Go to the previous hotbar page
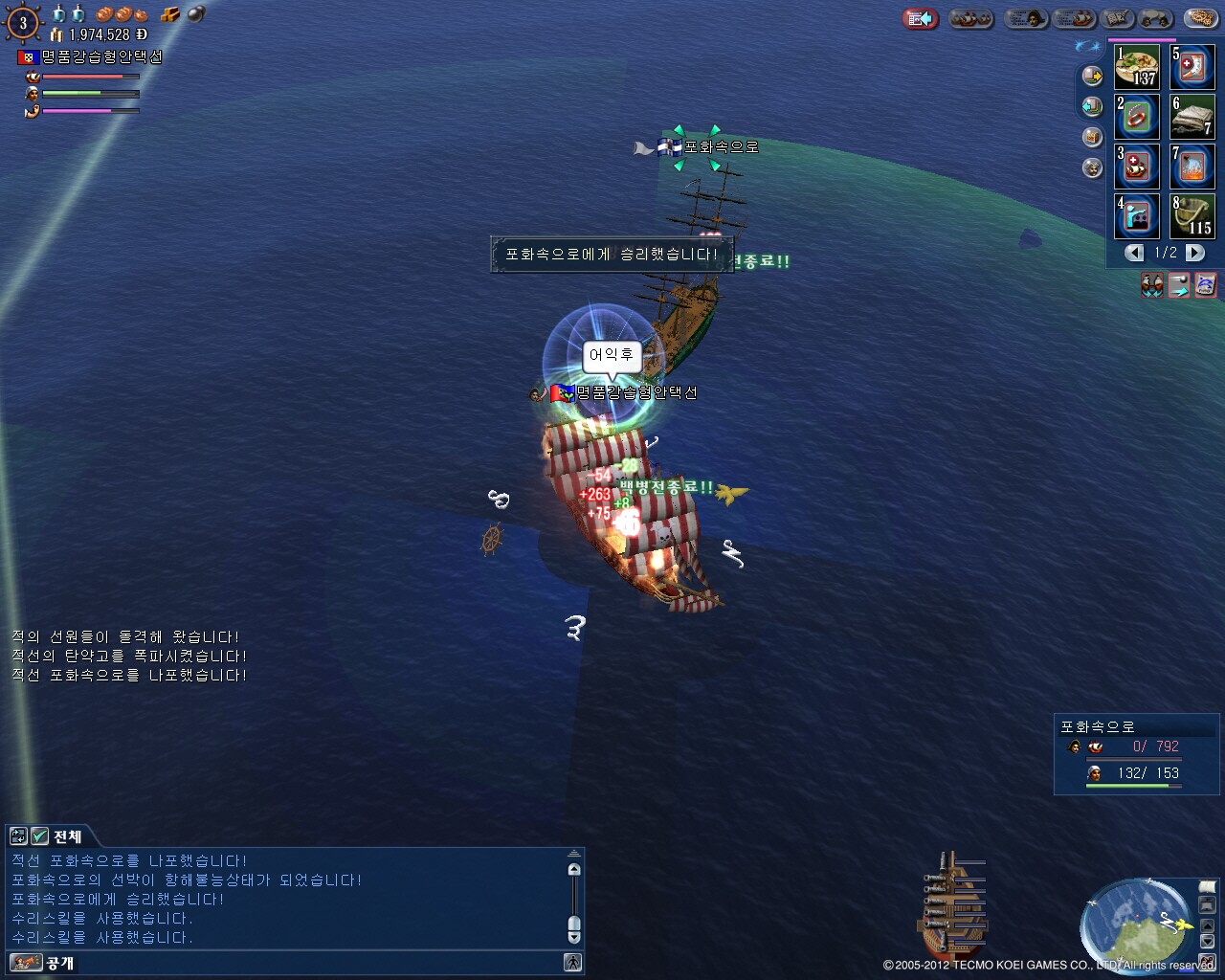This screenshot has height=980, width=1225. [1134, 253]
